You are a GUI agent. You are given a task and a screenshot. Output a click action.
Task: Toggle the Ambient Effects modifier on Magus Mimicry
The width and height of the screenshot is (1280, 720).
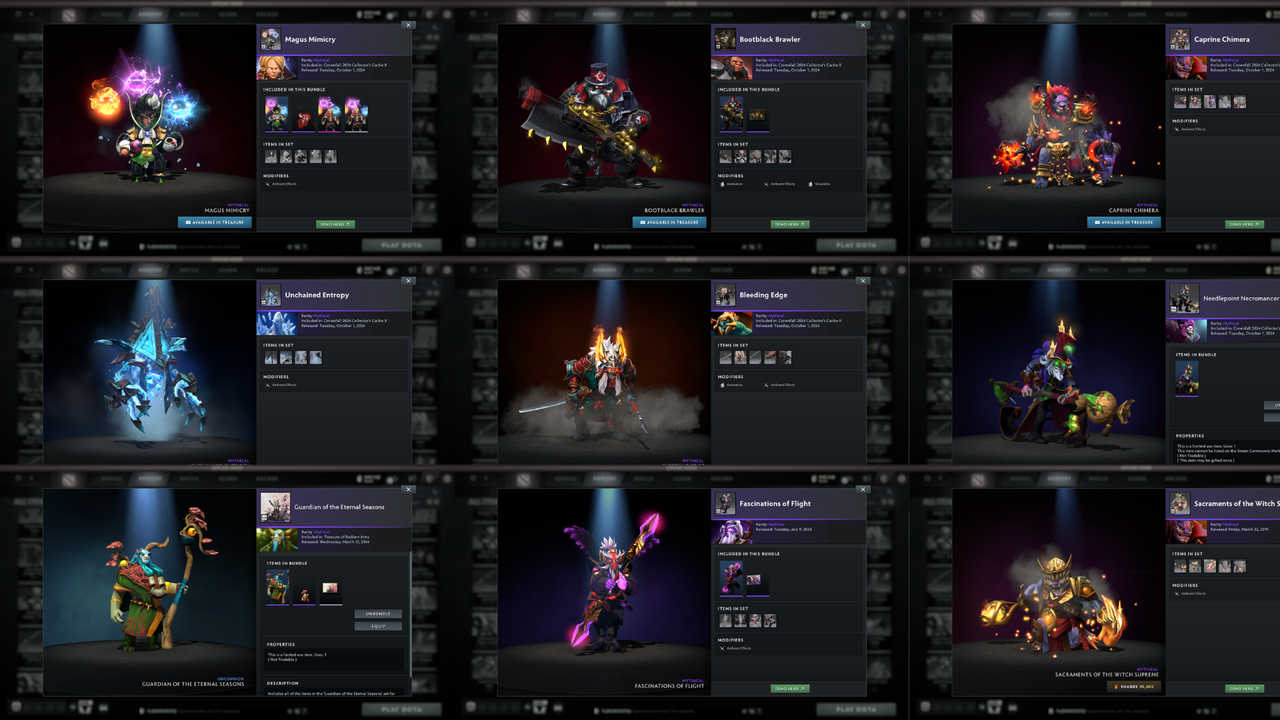[x=268, y=184]
